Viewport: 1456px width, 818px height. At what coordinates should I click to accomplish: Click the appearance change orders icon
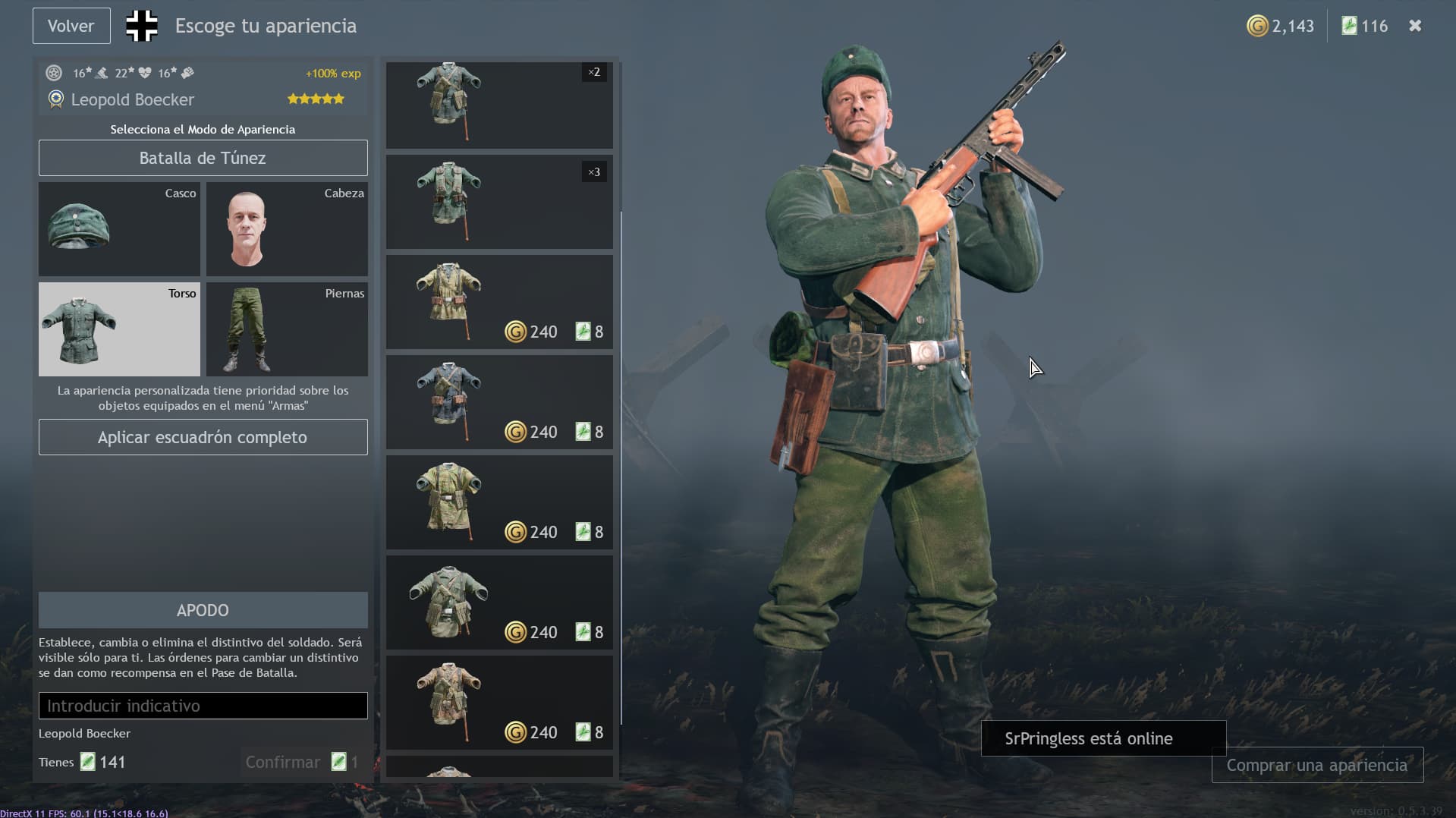(x=1350, y=25)
